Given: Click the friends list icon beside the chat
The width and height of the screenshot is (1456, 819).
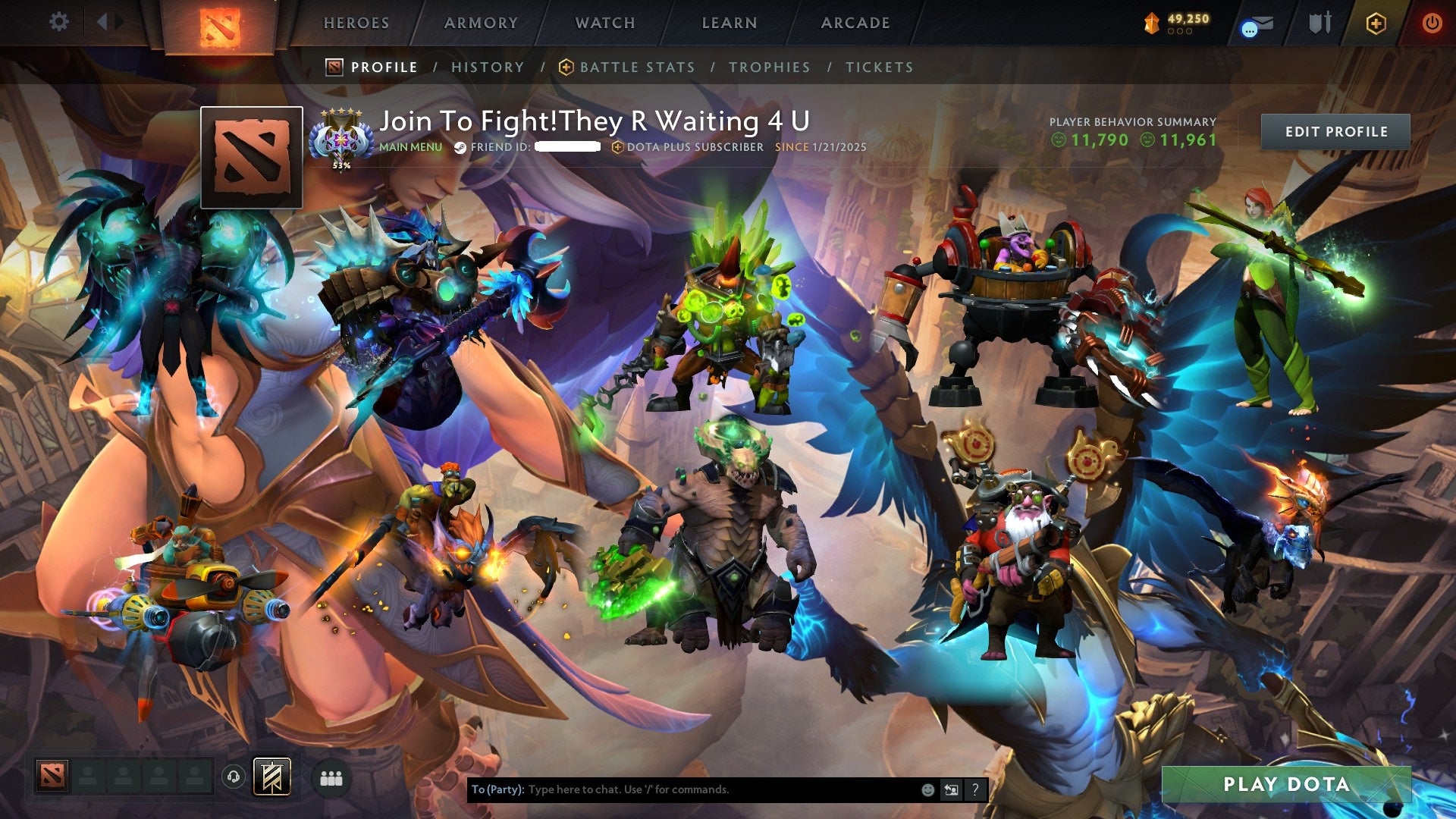Looking at the screenshot, I should coord(332,777).
